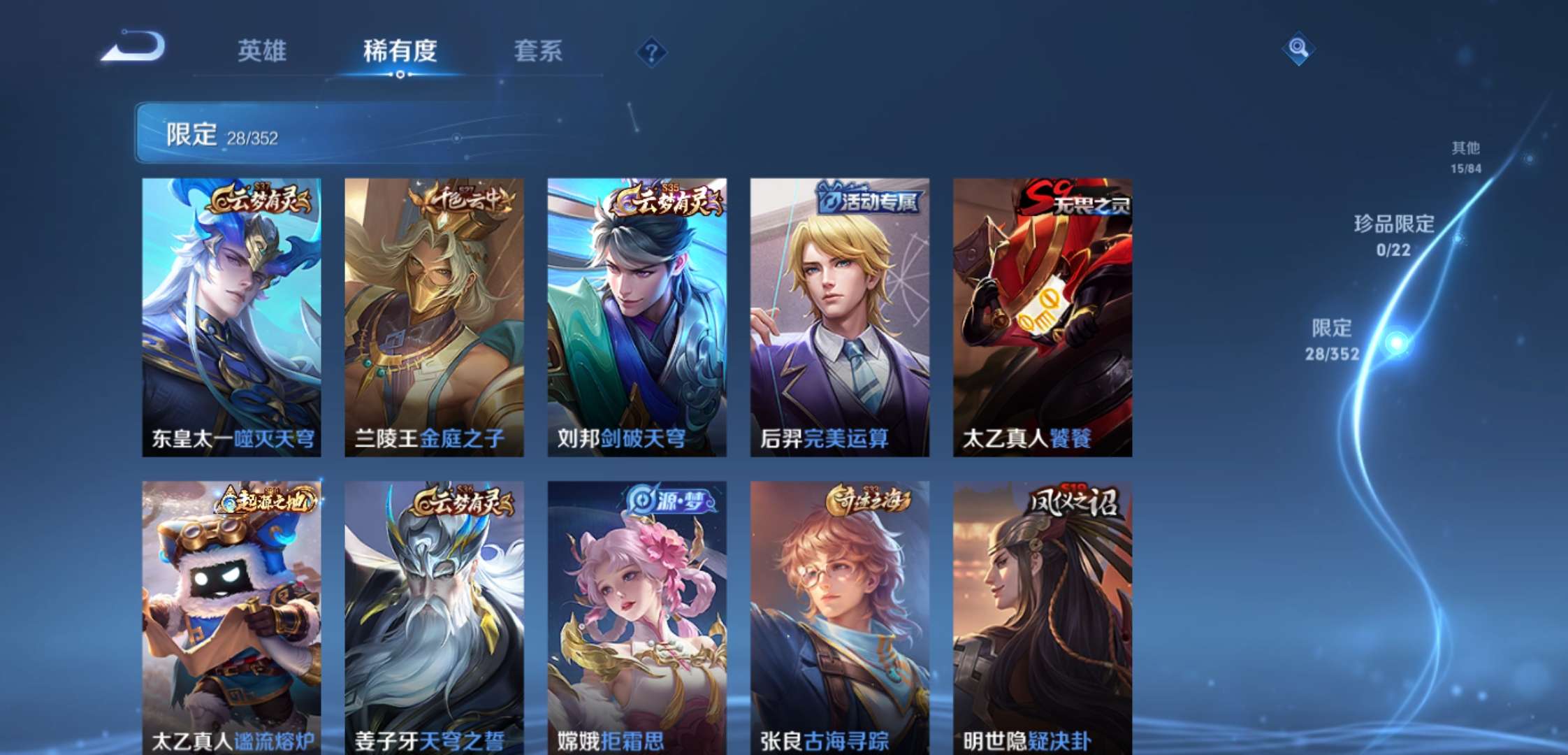This screenshot has height=755, width=1568.
Task: Click the question mark help icon
Action: [650, 50]
